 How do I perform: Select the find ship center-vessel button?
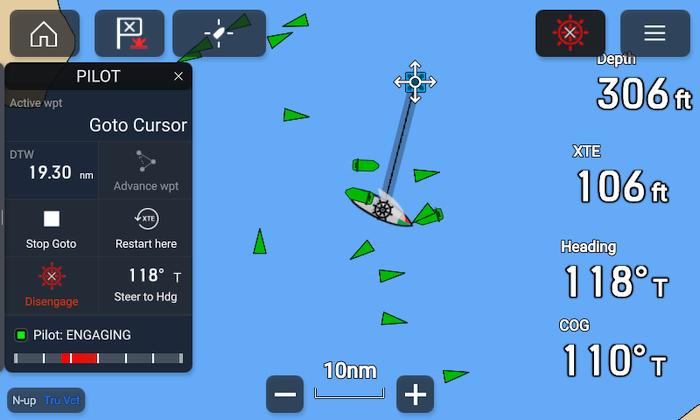click(x=219, y=33)
